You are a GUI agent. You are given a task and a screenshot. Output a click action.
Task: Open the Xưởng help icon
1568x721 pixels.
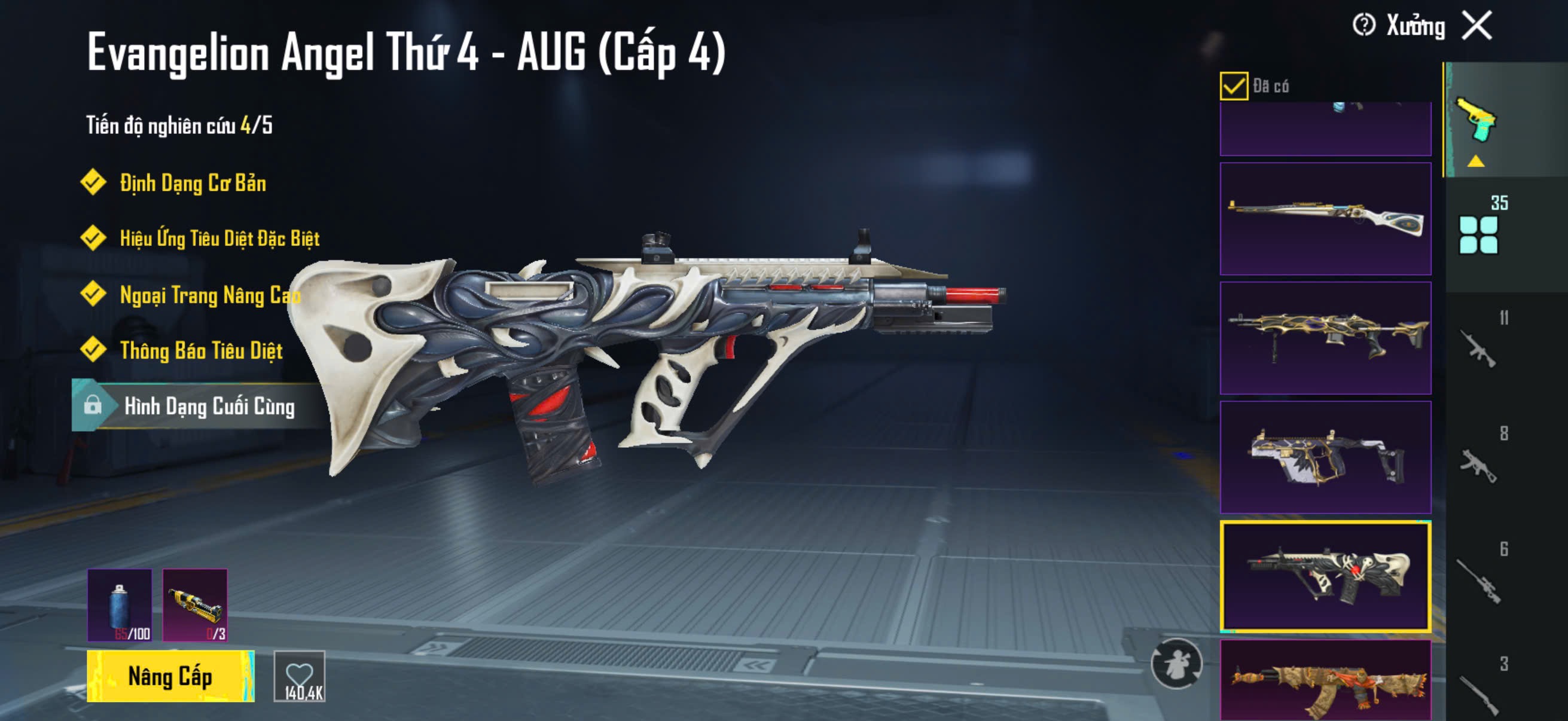tap(1363, 26)
